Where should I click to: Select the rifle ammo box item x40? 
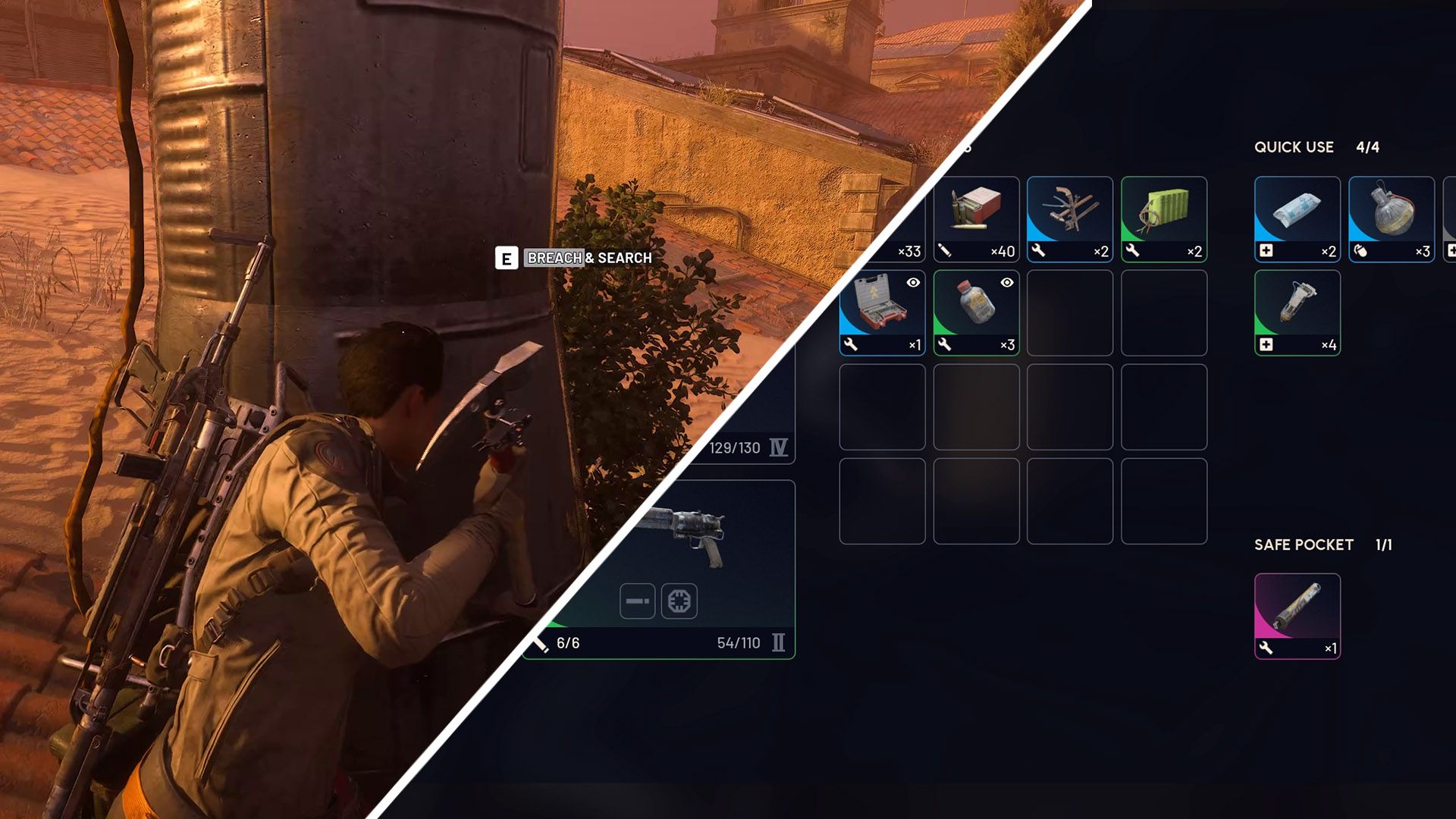click(975, 216)
